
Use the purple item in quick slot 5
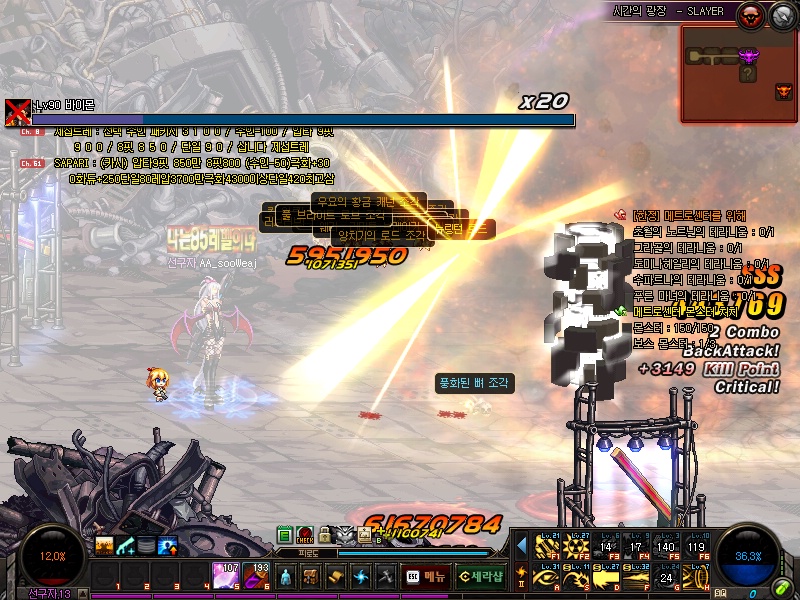tap(225, 576)
